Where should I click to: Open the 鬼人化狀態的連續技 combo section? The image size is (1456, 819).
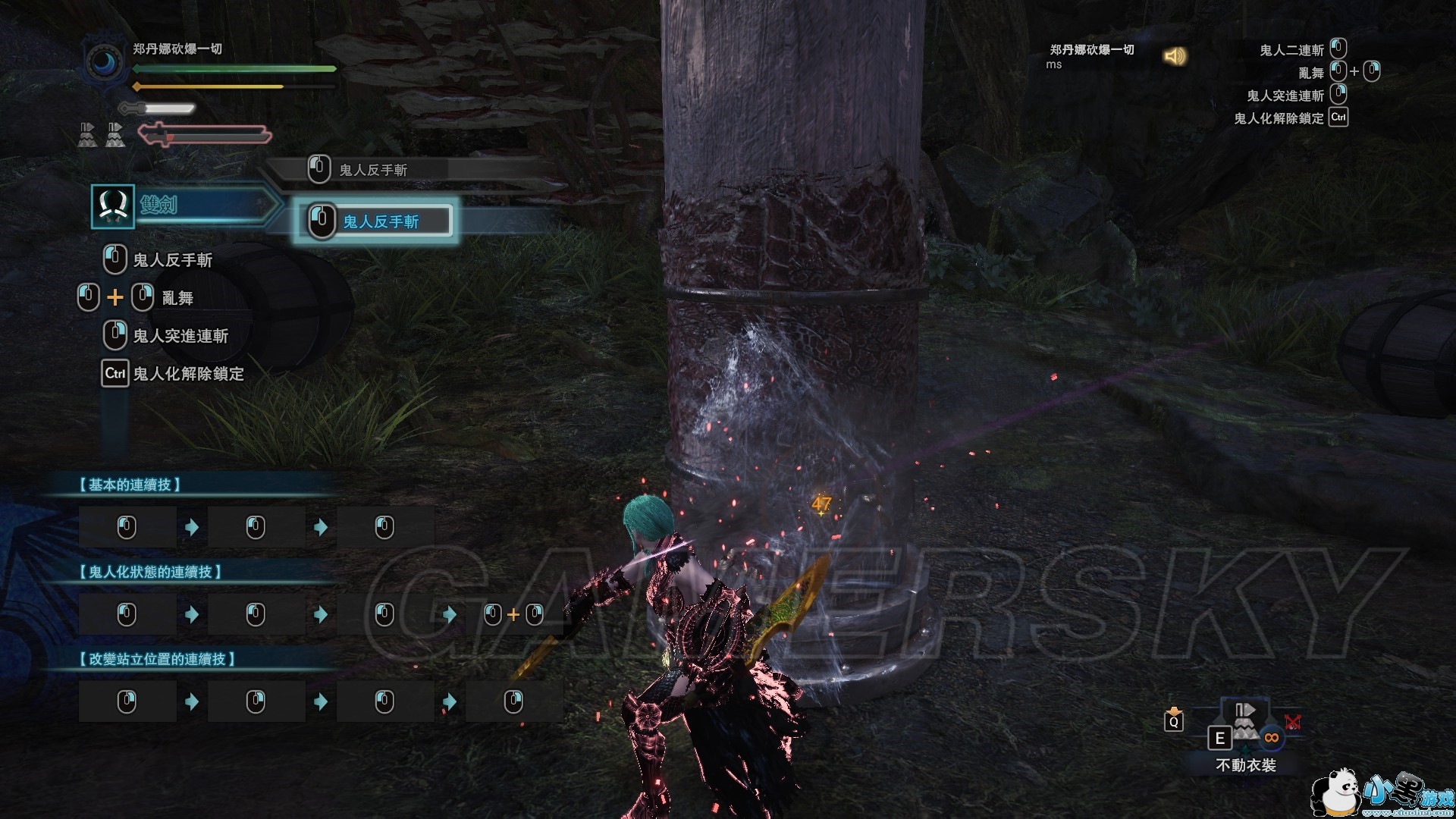pos(150,572)
